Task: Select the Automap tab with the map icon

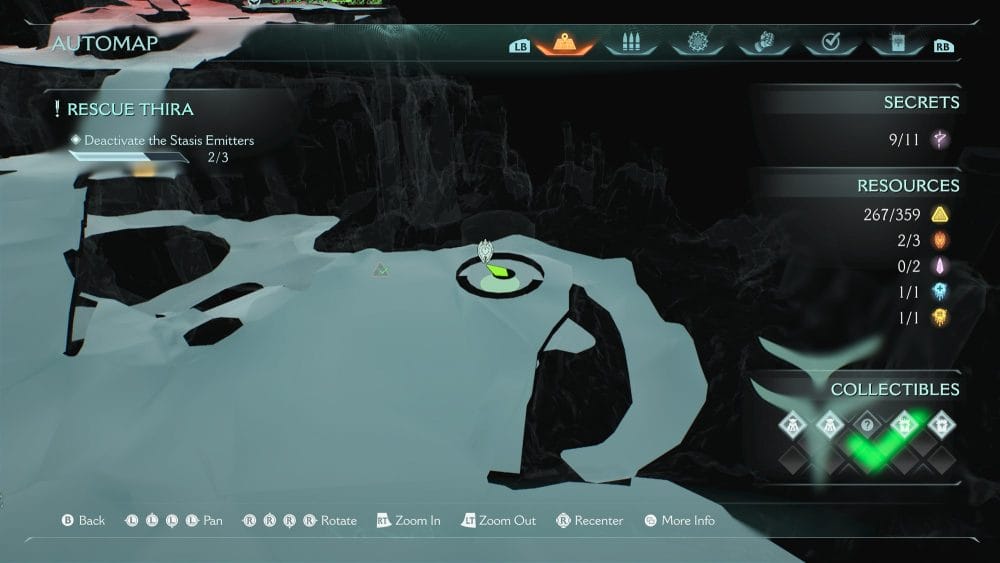Action: click(565, 44)
